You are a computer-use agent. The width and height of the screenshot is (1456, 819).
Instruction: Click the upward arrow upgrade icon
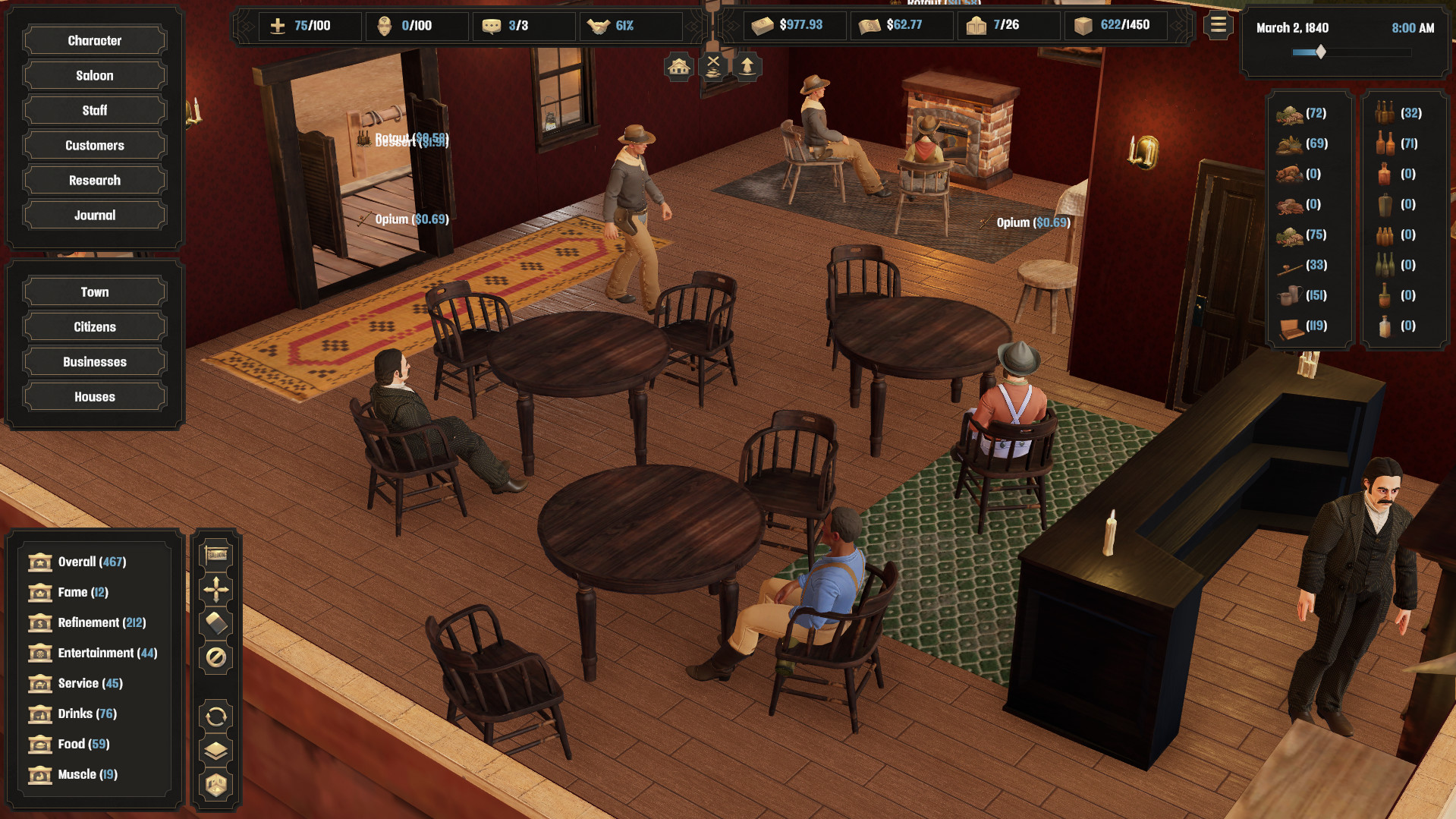pyautogui.click(x=747, y=67)
